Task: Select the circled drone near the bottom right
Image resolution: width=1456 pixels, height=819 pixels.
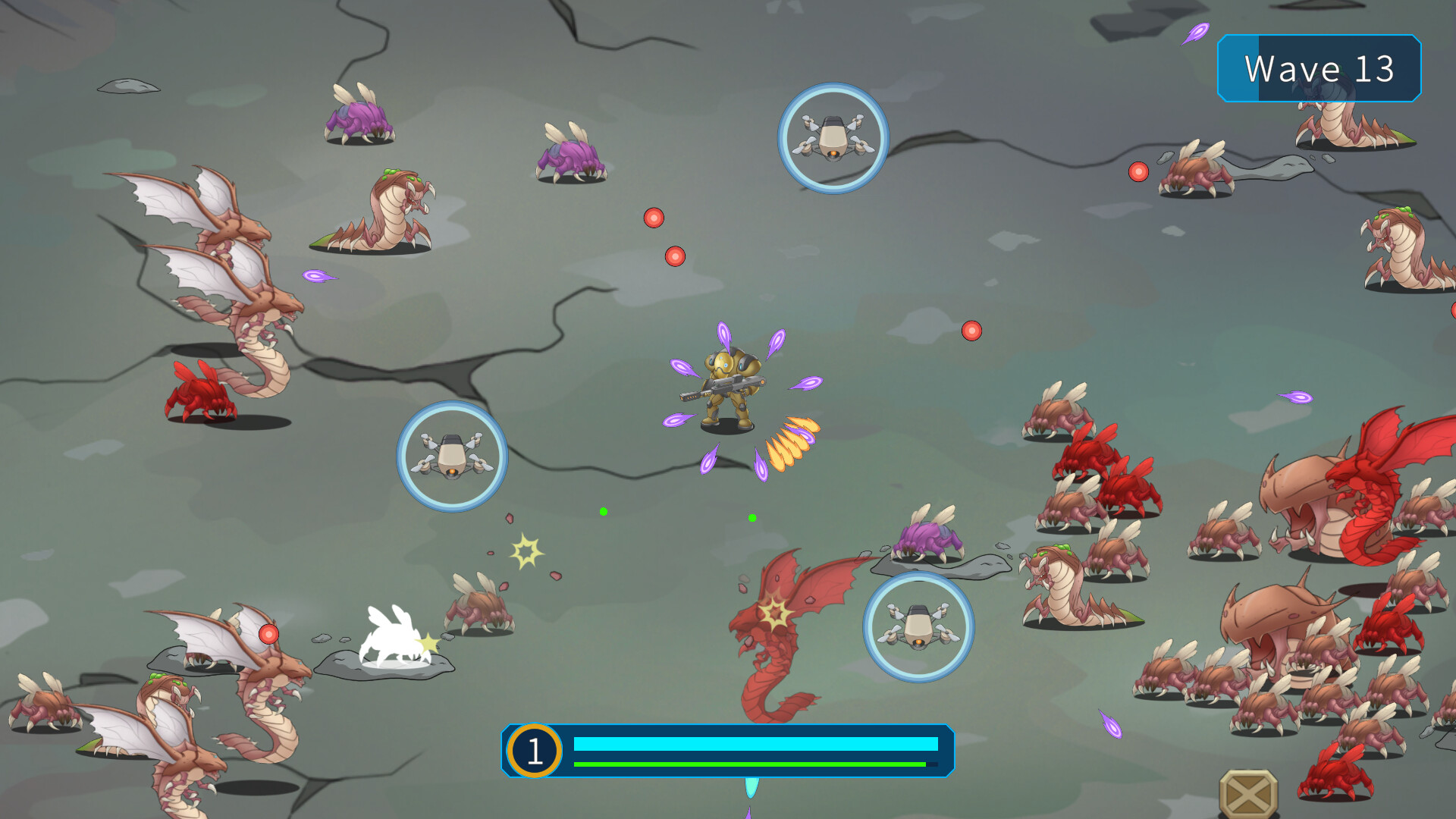Action: pyautogui.click(x=919, y=628)
